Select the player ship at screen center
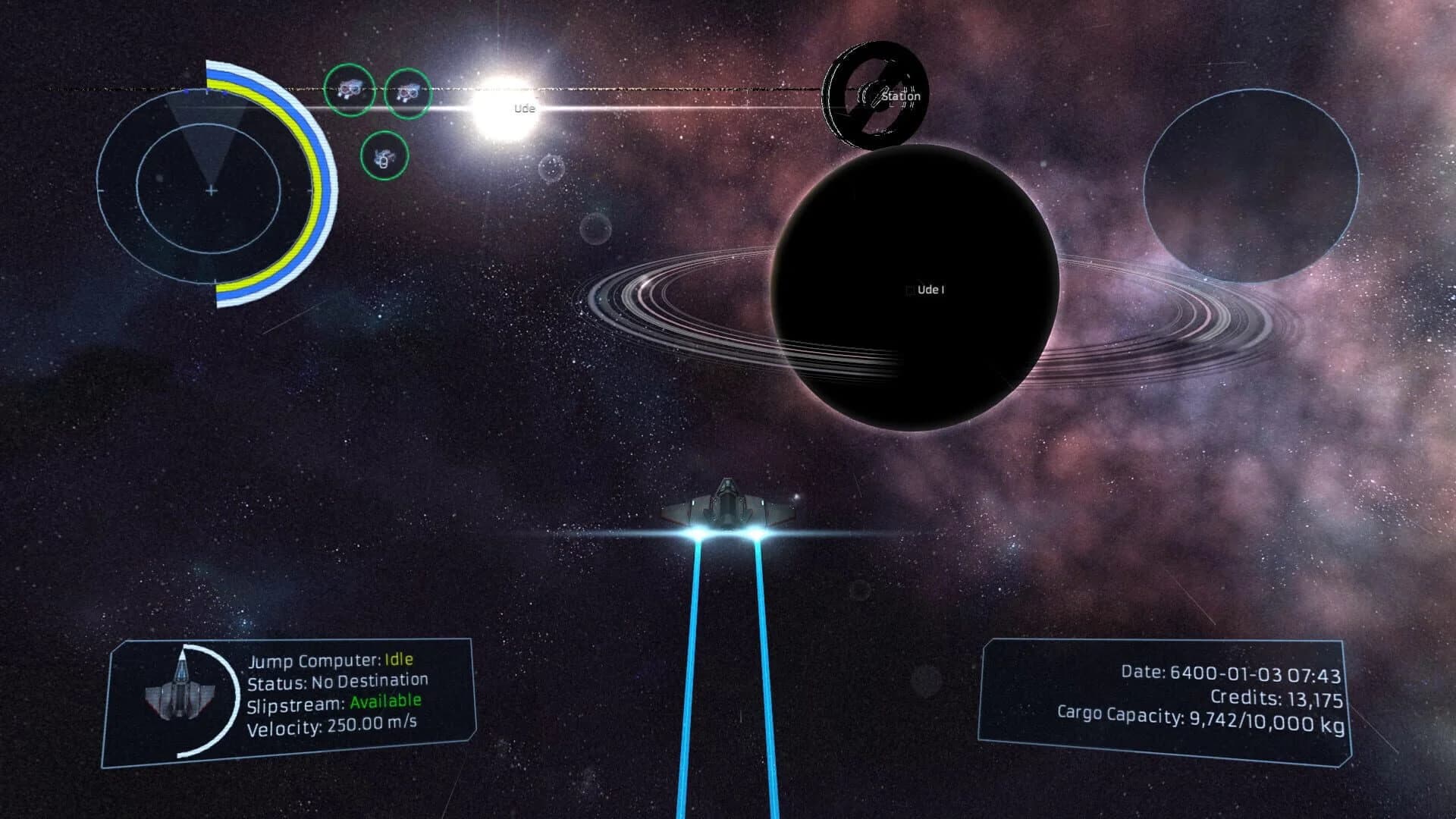Viewport: 1456px width, 819px height. (726, 504)
